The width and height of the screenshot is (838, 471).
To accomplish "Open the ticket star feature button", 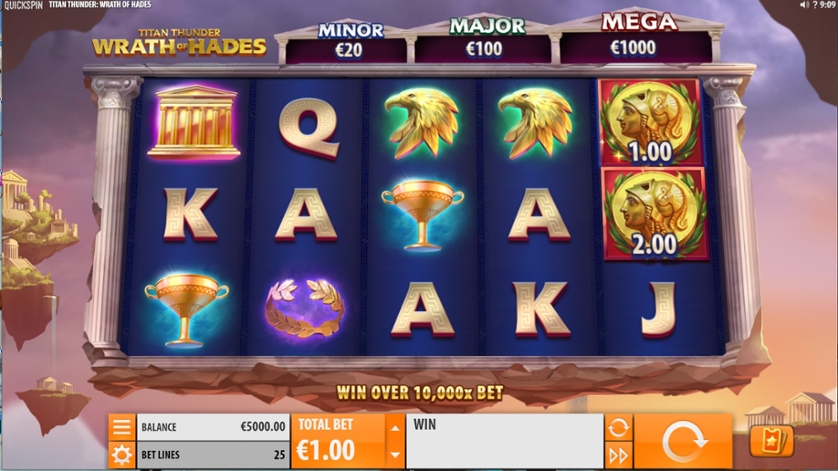I will (771, 441).
